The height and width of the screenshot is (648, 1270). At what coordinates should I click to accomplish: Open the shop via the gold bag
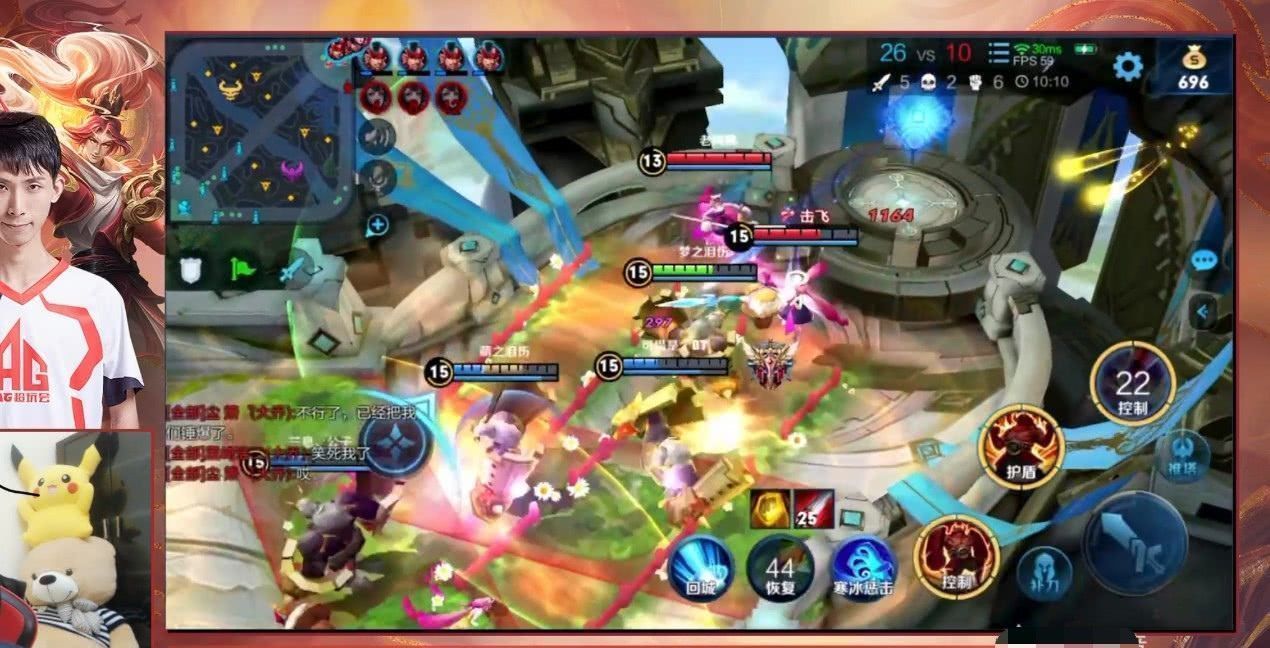point(1192,67)
